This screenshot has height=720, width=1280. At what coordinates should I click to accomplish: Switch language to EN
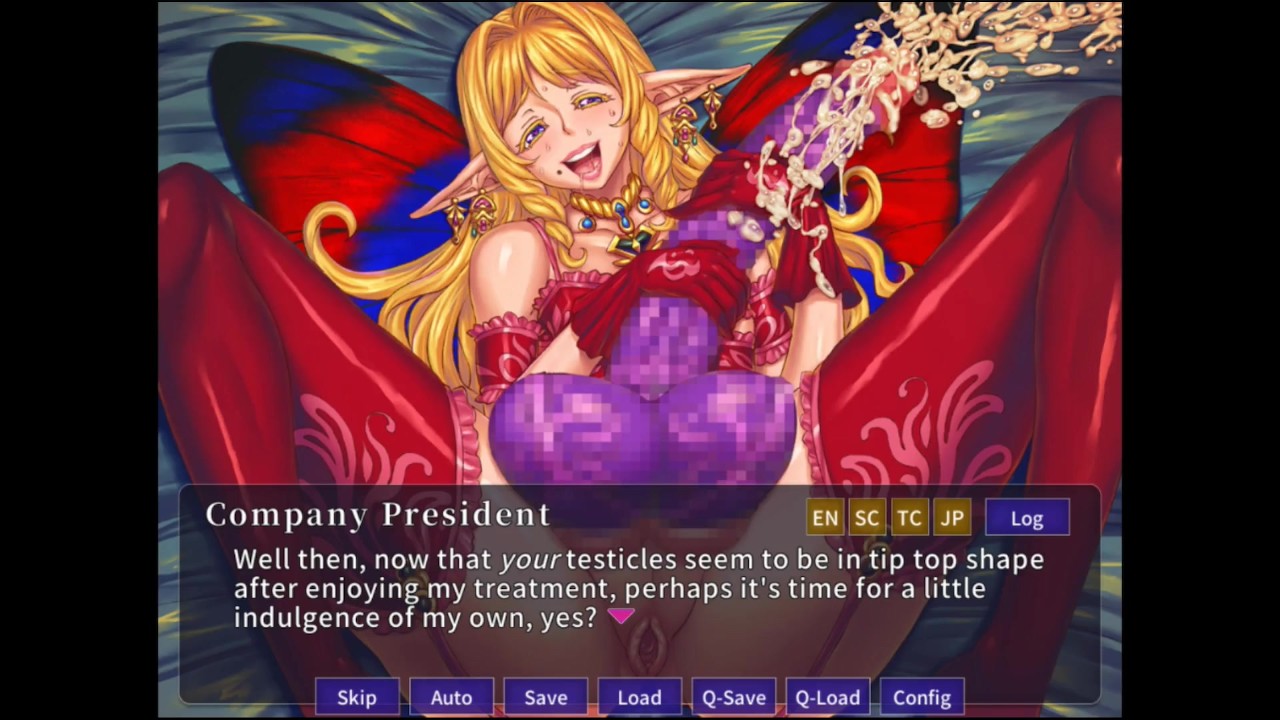click(825, 518)
